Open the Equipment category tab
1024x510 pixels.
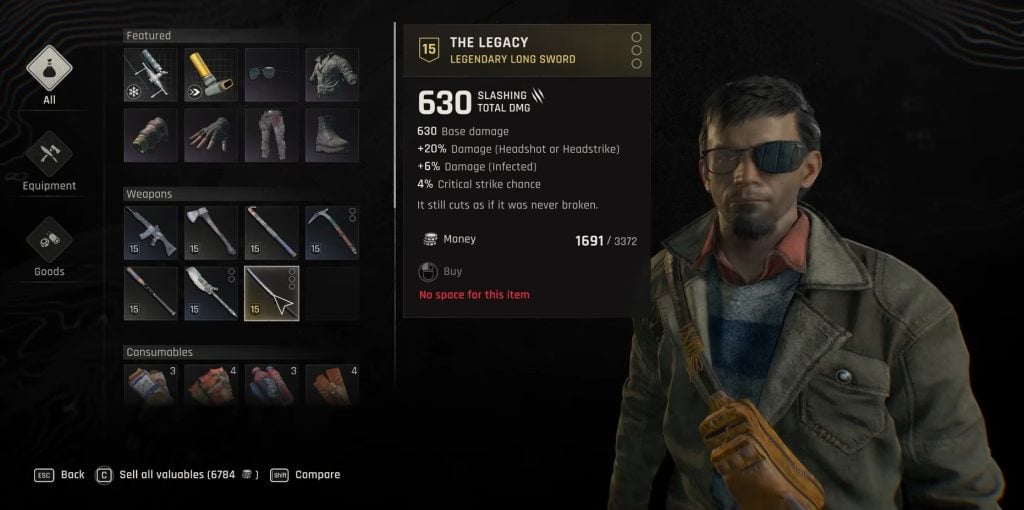[x=49, y=161]
